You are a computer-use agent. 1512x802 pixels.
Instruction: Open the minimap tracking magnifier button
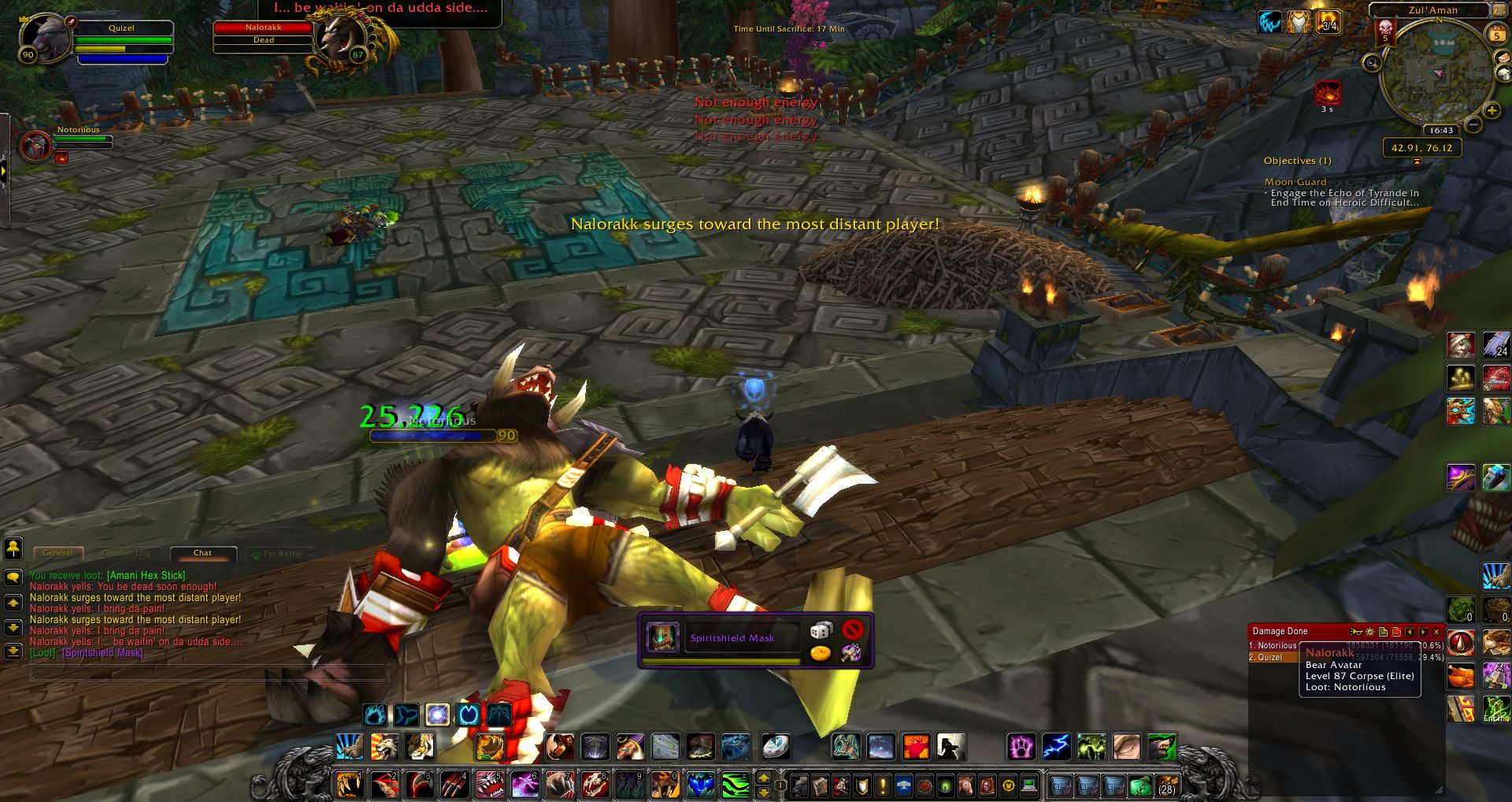click(1373, 62)
